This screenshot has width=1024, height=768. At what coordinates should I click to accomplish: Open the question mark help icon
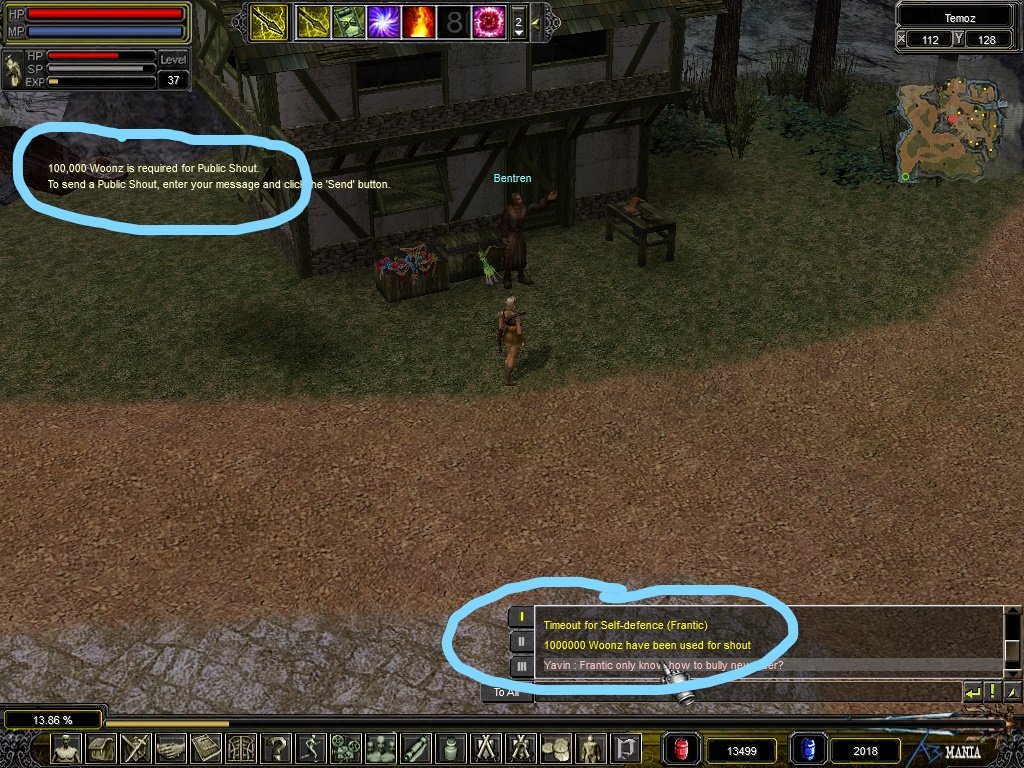[277, 748]
